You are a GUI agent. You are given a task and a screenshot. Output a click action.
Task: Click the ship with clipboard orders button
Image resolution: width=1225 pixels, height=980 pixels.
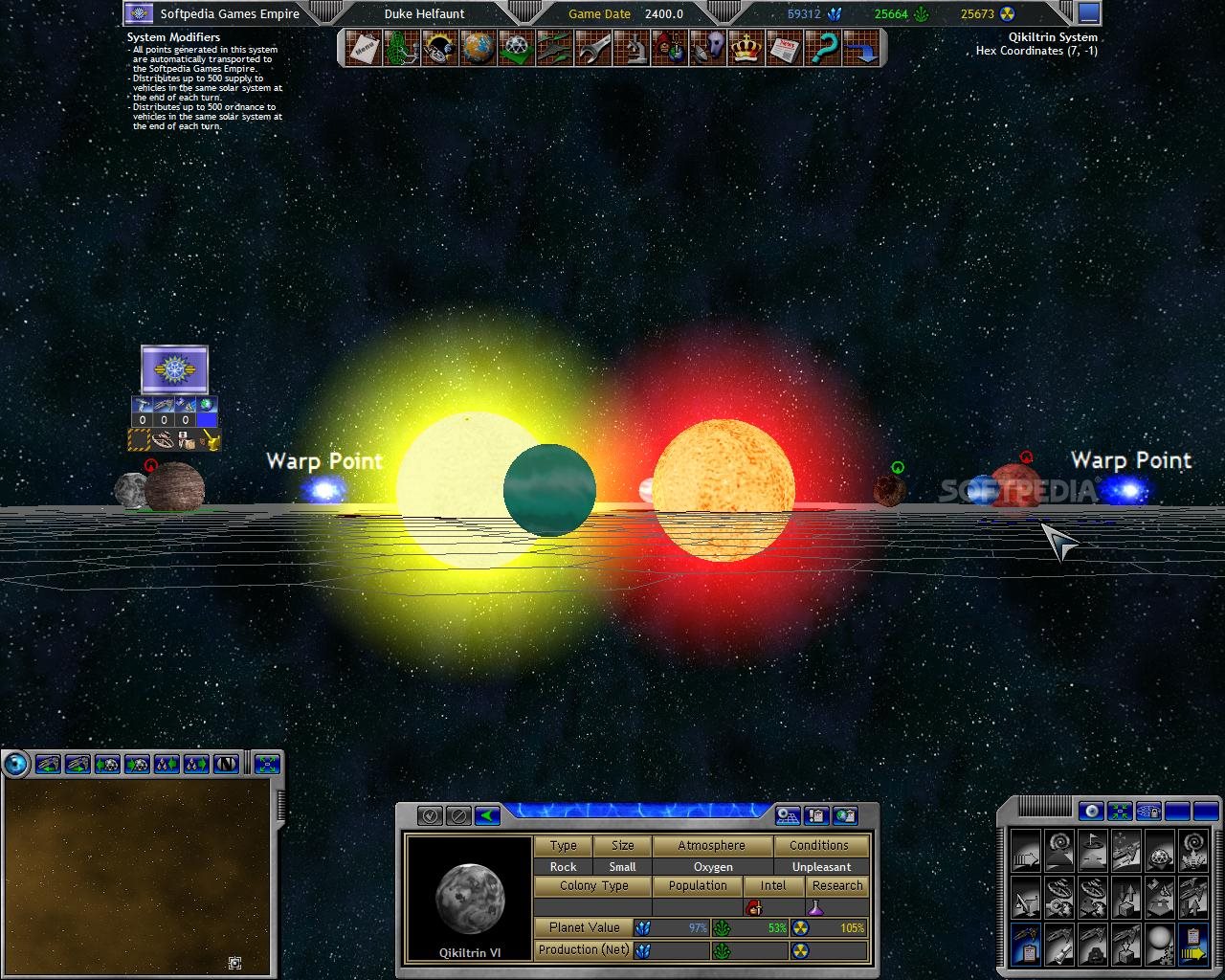[x=1025, y=943]
